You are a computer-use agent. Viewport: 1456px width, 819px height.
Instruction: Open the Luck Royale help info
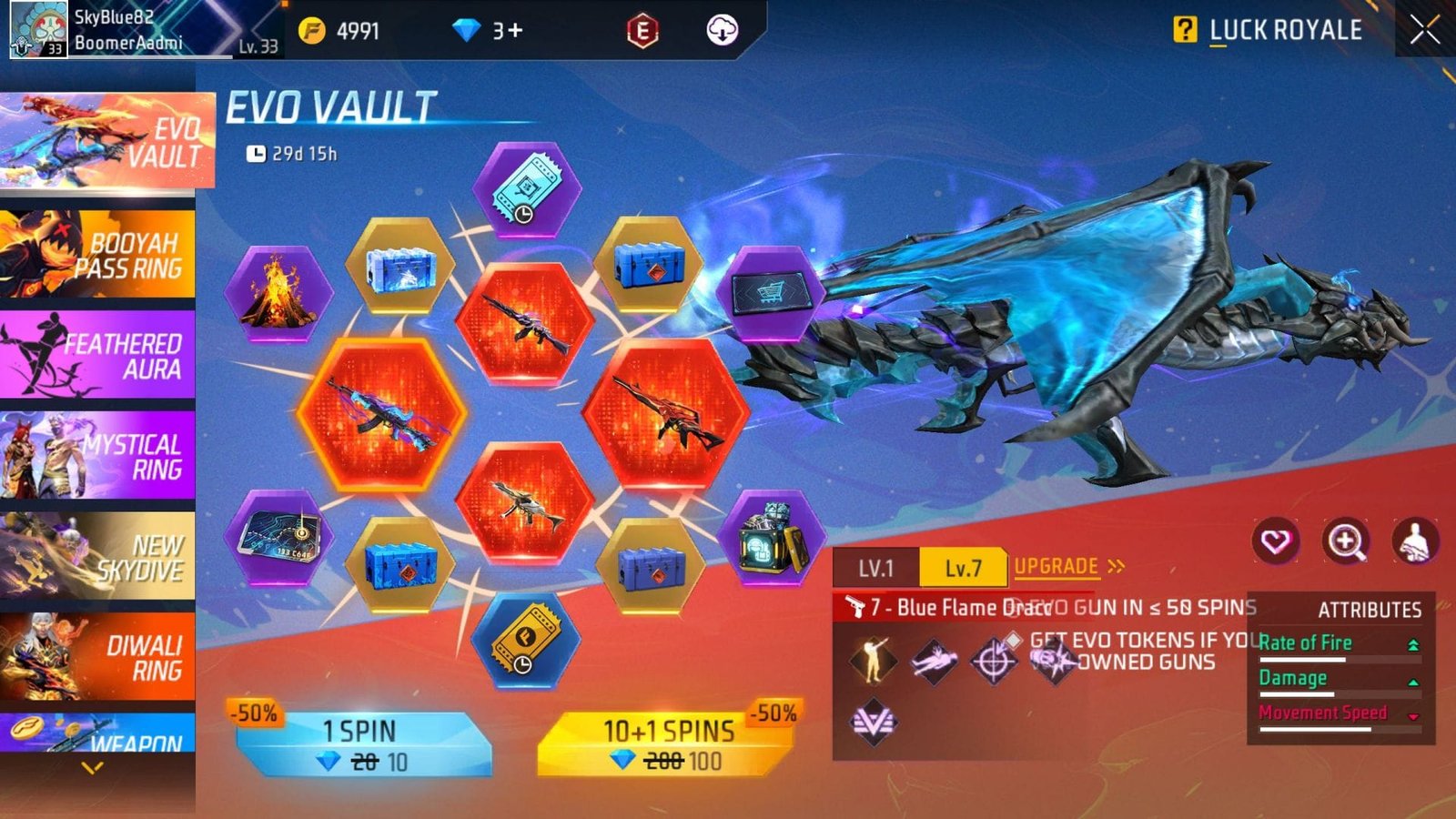point(1184,30)
